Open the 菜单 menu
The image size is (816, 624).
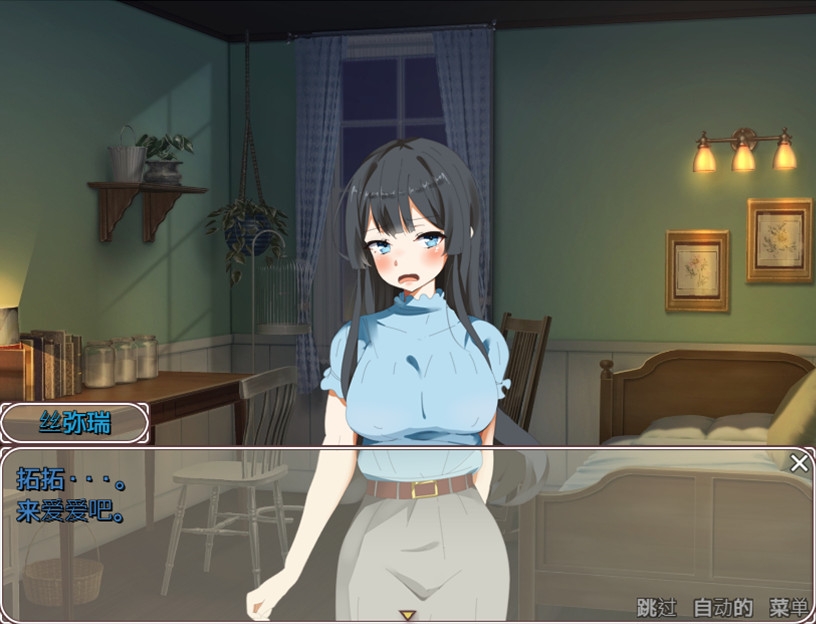pyautogui.click(x=789, y=607)
